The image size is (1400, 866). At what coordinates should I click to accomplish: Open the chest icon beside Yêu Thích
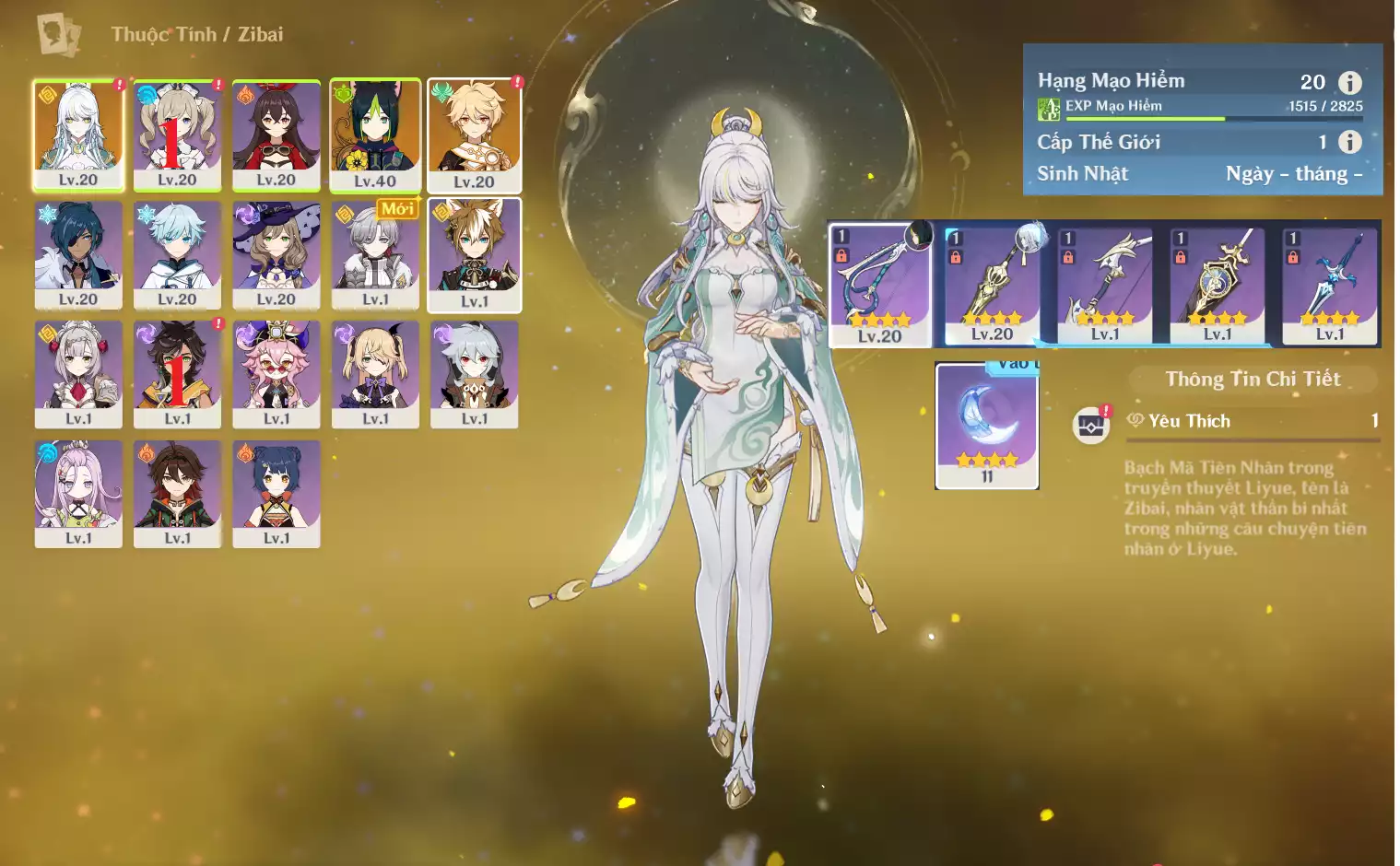tap(1091, 426)
